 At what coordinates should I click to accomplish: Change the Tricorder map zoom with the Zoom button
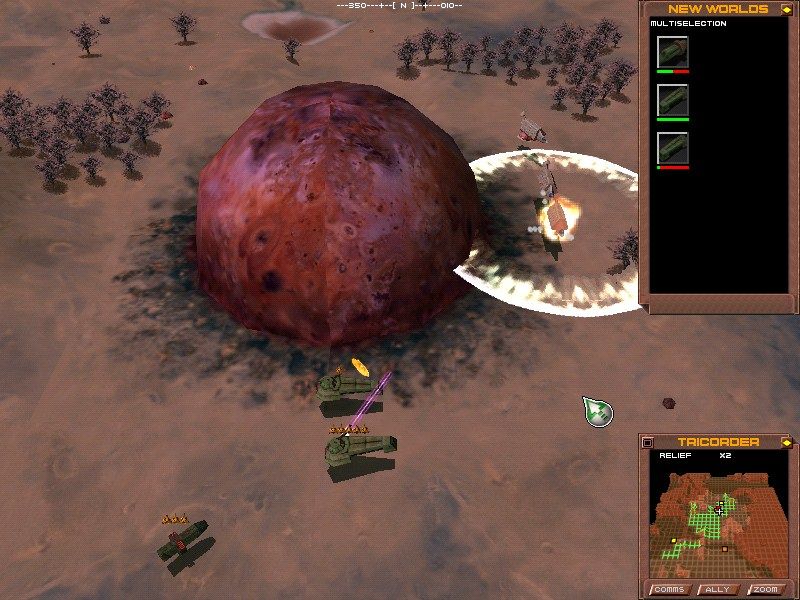point(765,589)
